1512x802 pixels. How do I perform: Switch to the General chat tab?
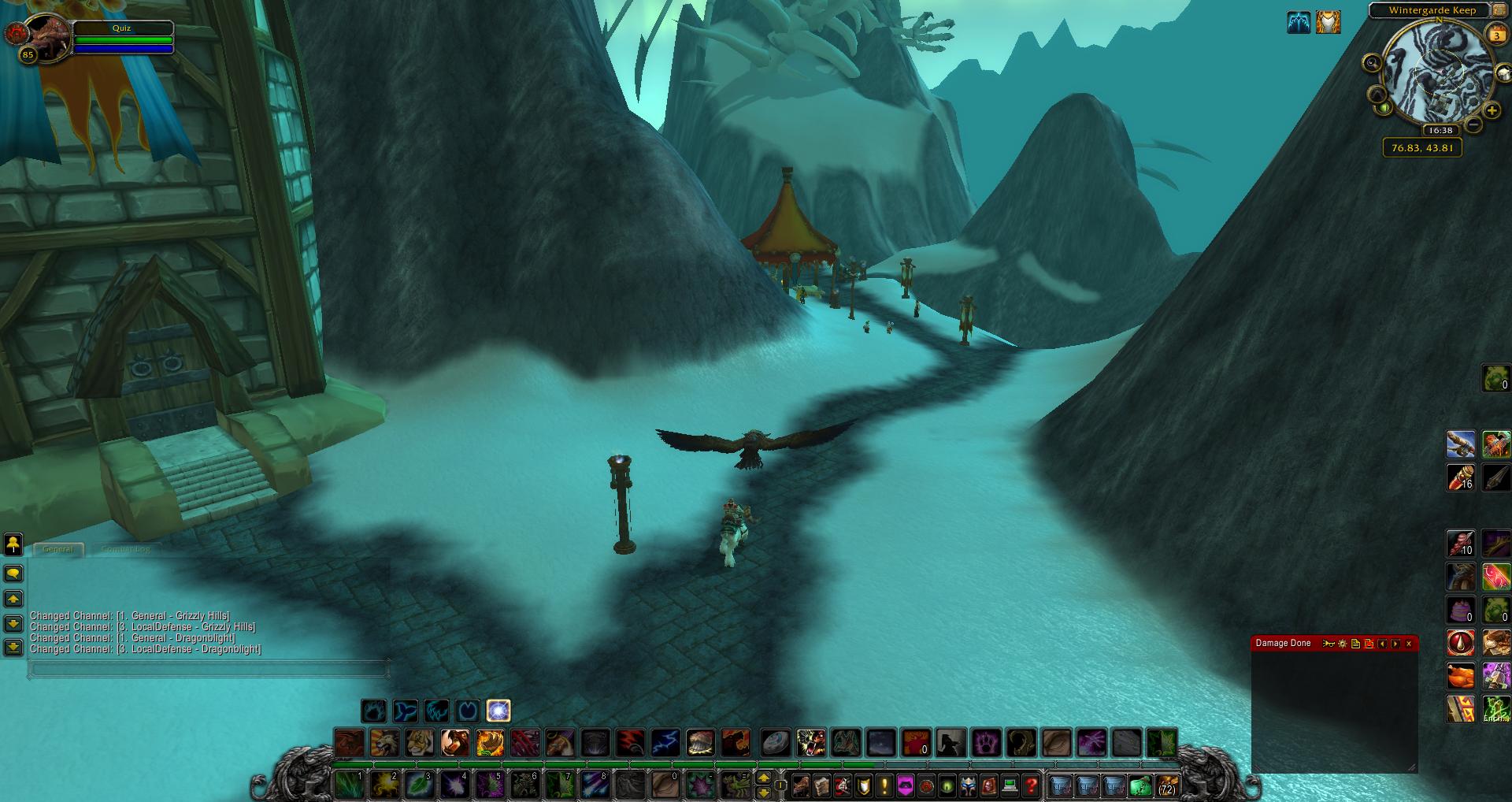click(58, 549)
